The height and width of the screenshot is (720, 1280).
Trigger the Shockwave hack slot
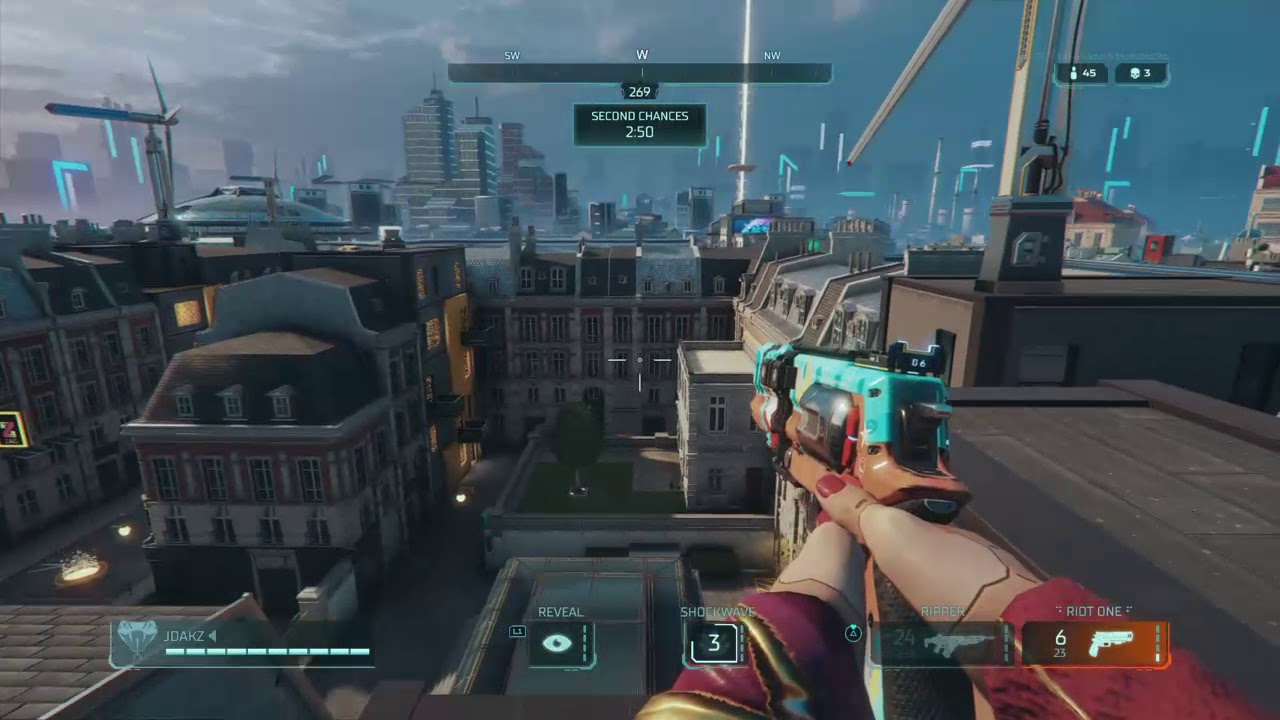pos(714,643)
